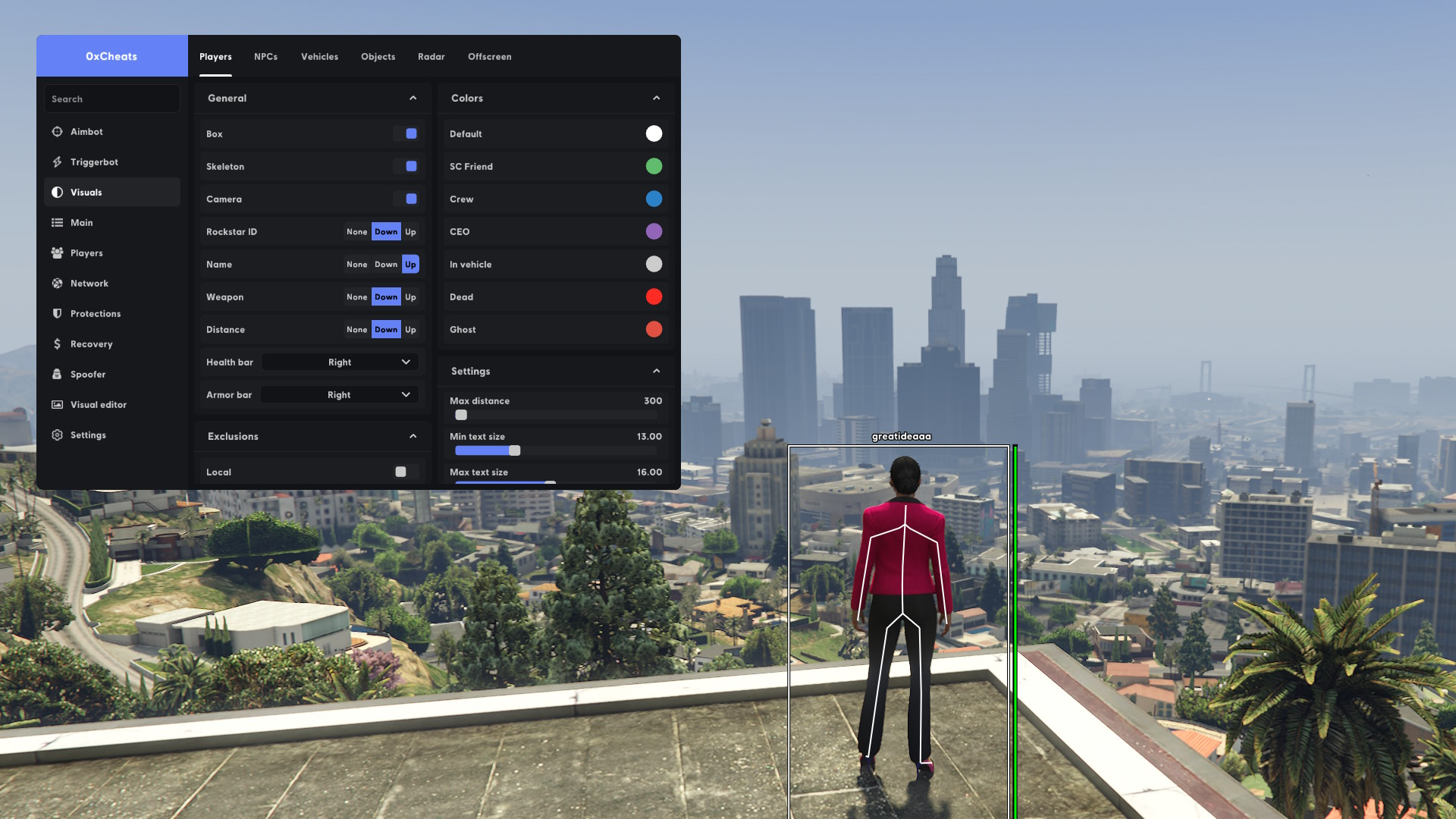Viewport: 1456px width, 819px height.
Task: Collapse the Colors section
Action: (655, 98)
